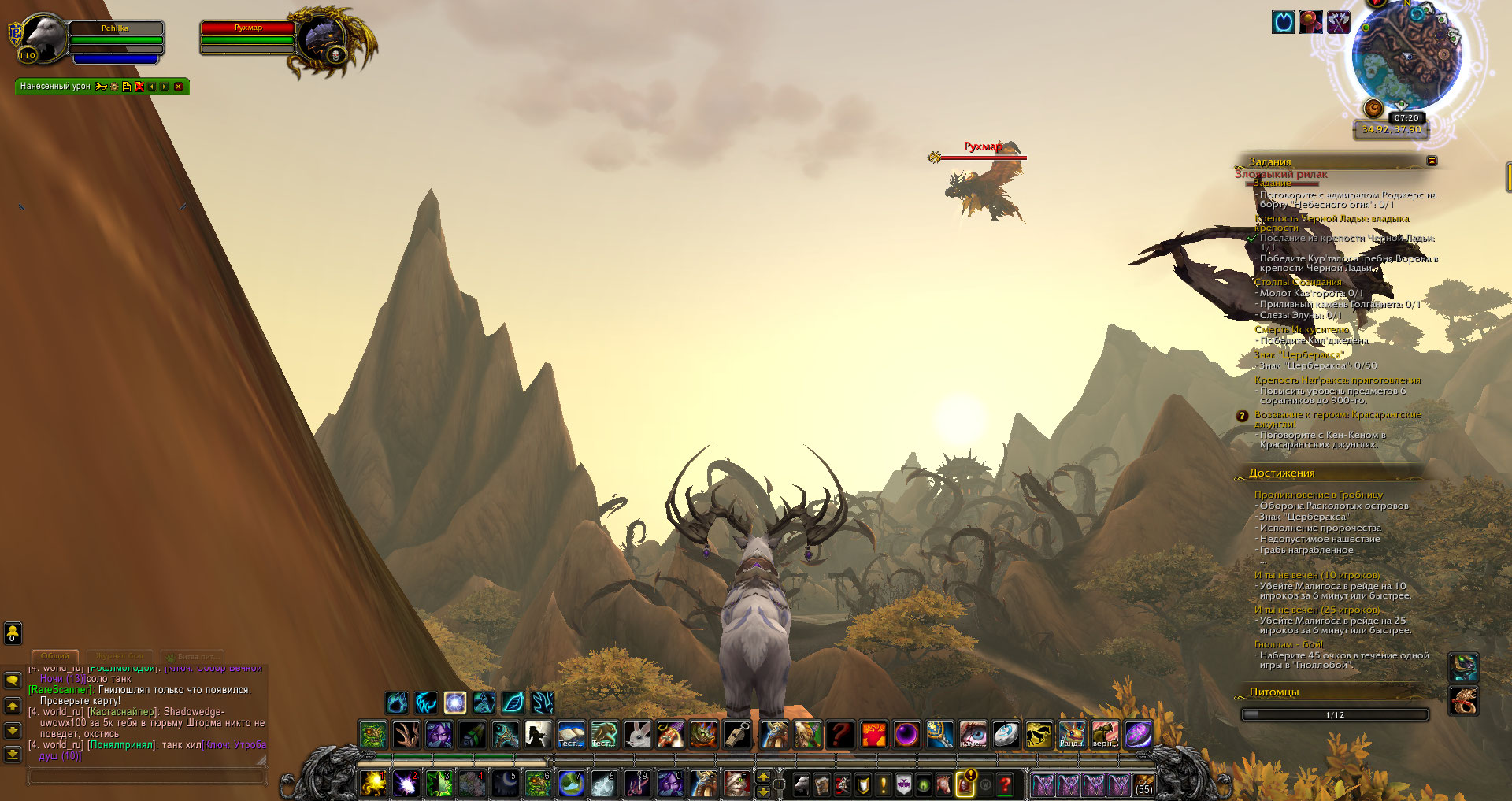Click the red question mark micro menu button

click(1005, 784)
